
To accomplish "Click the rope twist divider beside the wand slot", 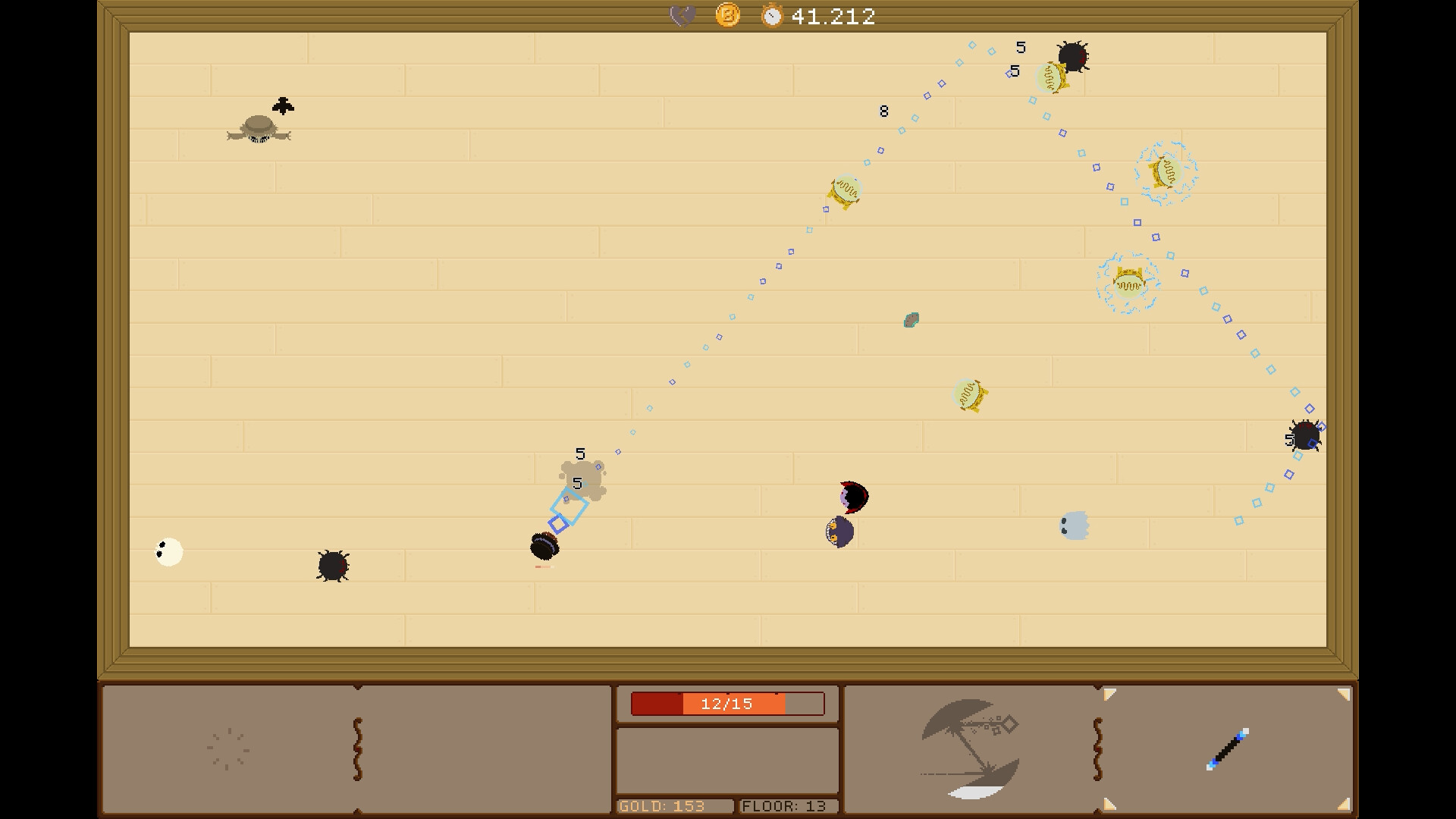I will 1097,747.
